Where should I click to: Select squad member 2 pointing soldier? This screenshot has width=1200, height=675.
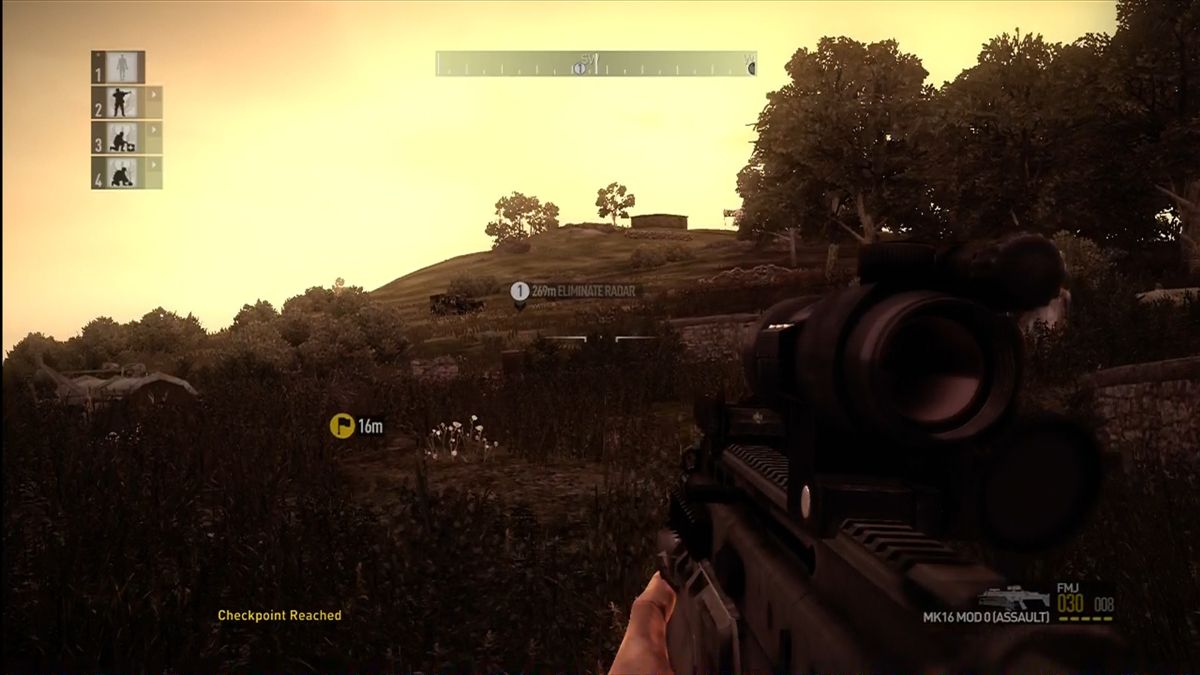122,102
